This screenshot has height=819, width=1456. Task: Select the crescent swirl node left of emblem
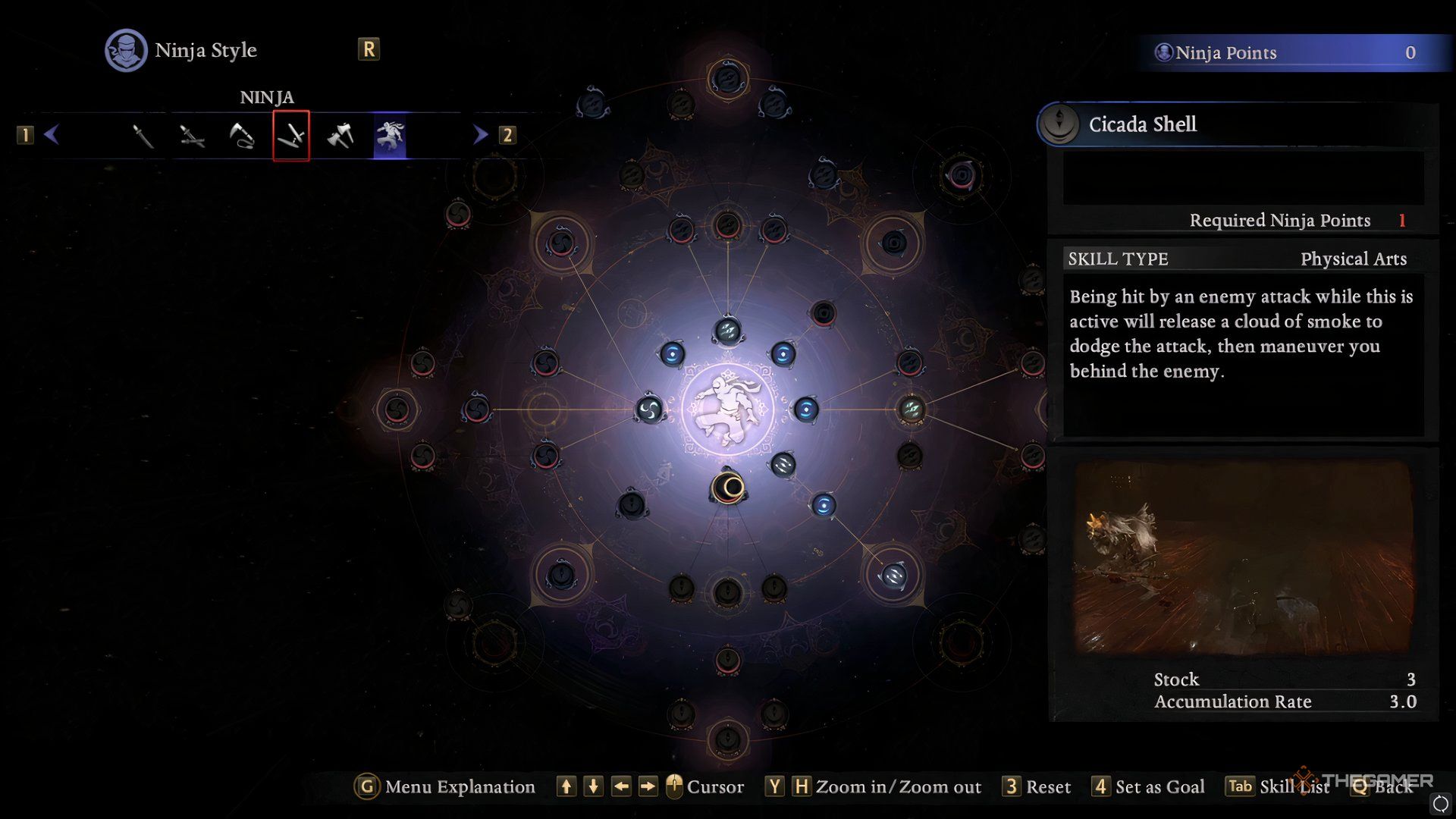pyautogui.click(x=649, y=409)
